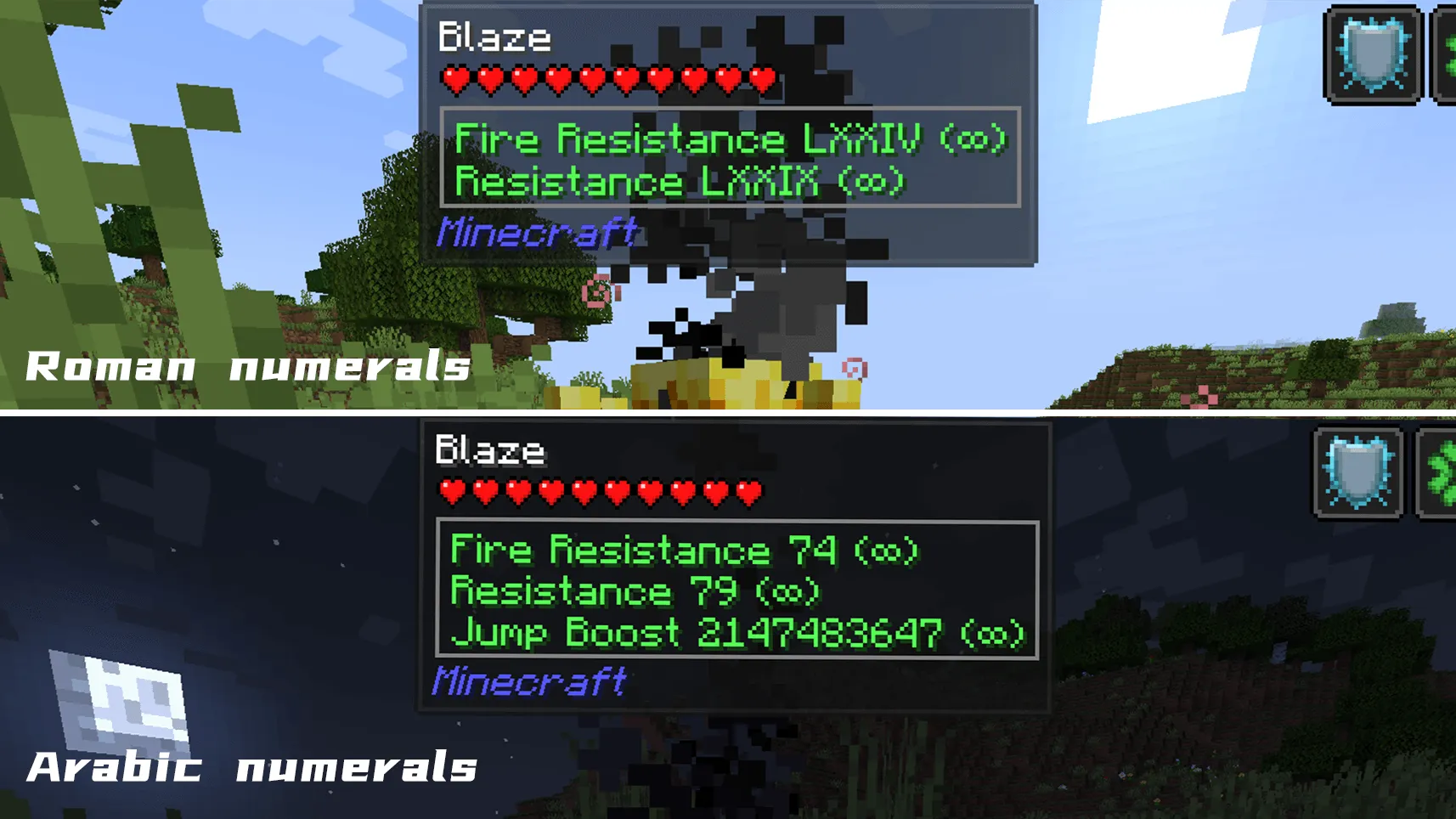The width and height of the screenshot is (1456, 819).
Task: Click the infinity symbol after Jump Boost
Action: point(994,634)
